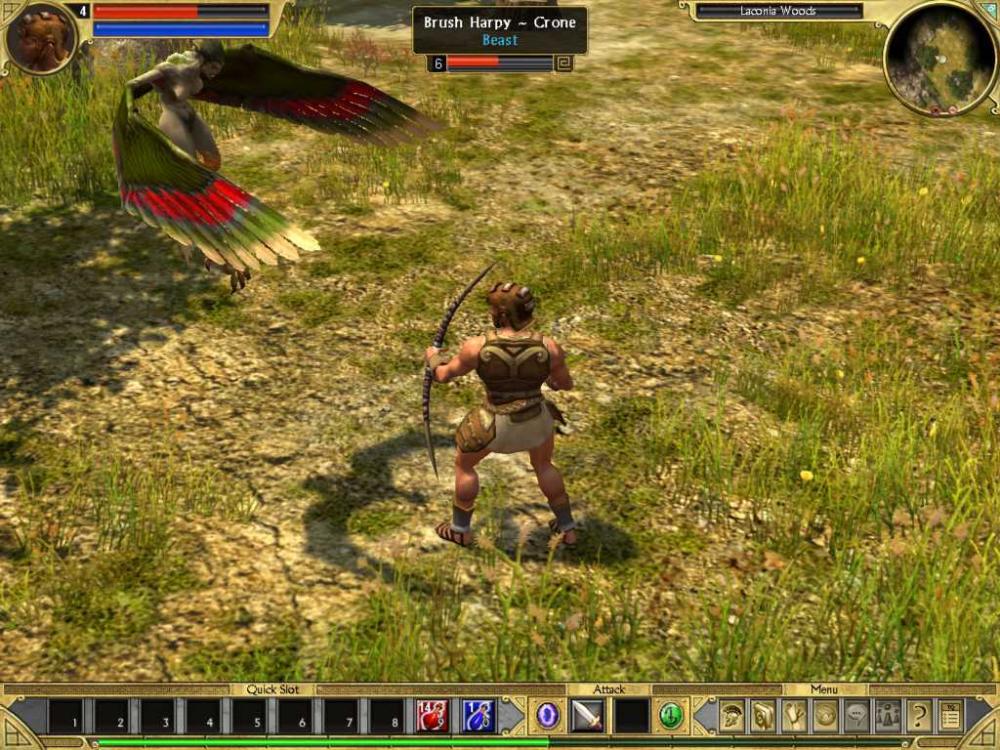
Task: Click the circular minimap
Action: pos(940,57)
